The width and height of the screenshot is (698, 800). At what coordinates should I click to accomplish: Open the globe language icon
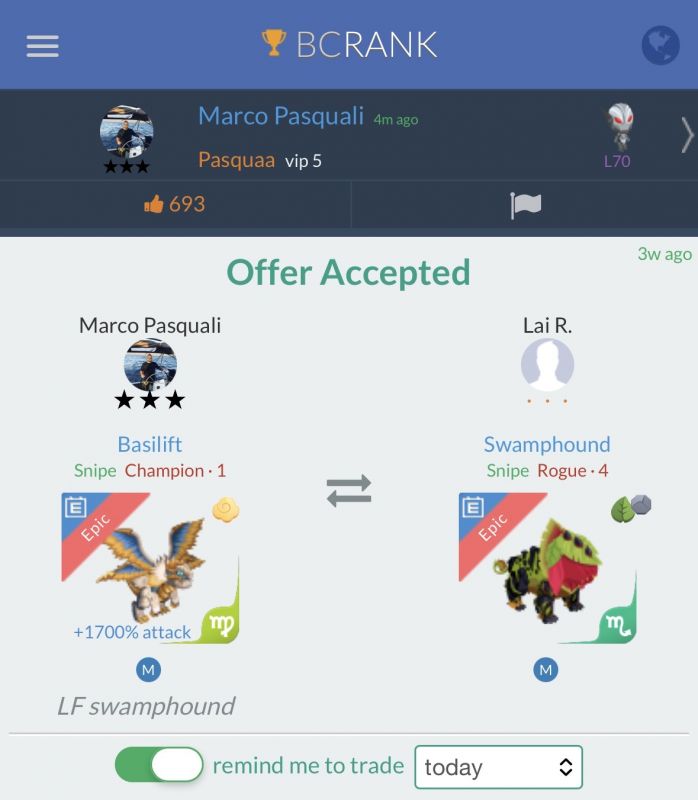[x=660, y=45]
